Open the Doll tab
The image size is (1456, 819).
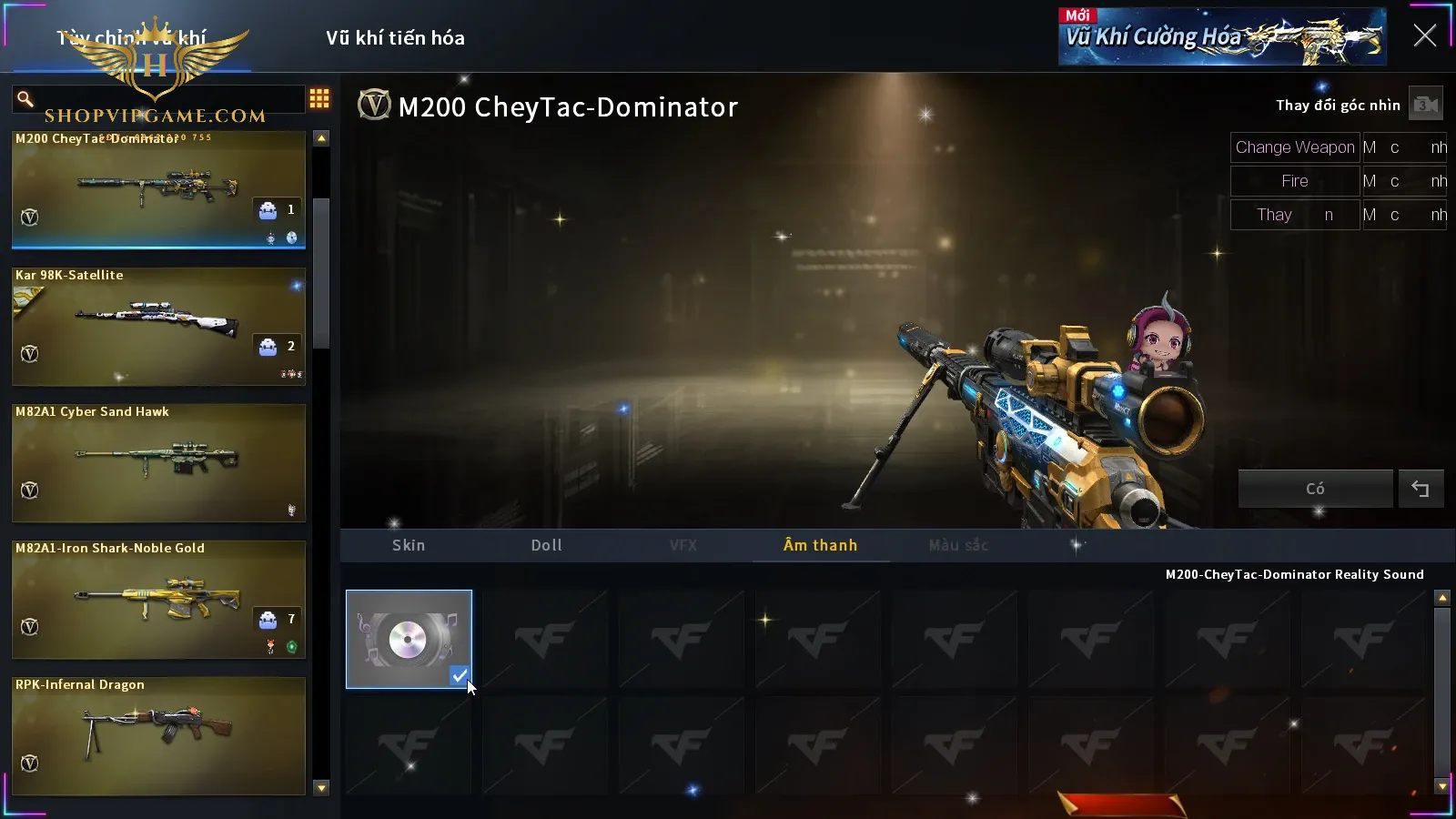tap(546, 545)
